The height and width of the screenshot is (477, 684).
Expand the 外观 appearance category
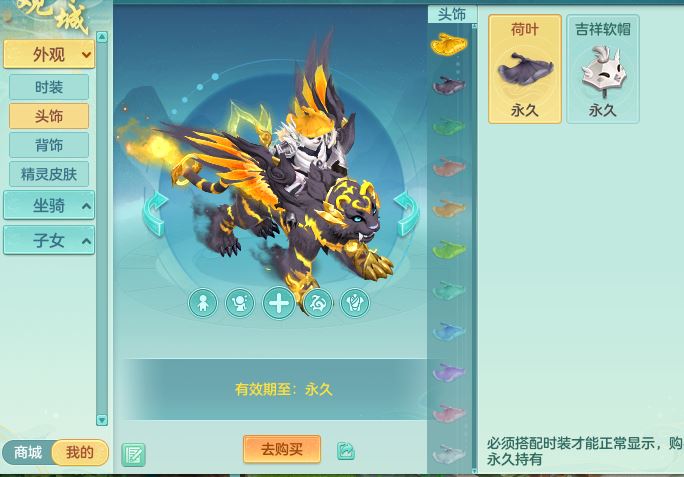click(49, 55)
